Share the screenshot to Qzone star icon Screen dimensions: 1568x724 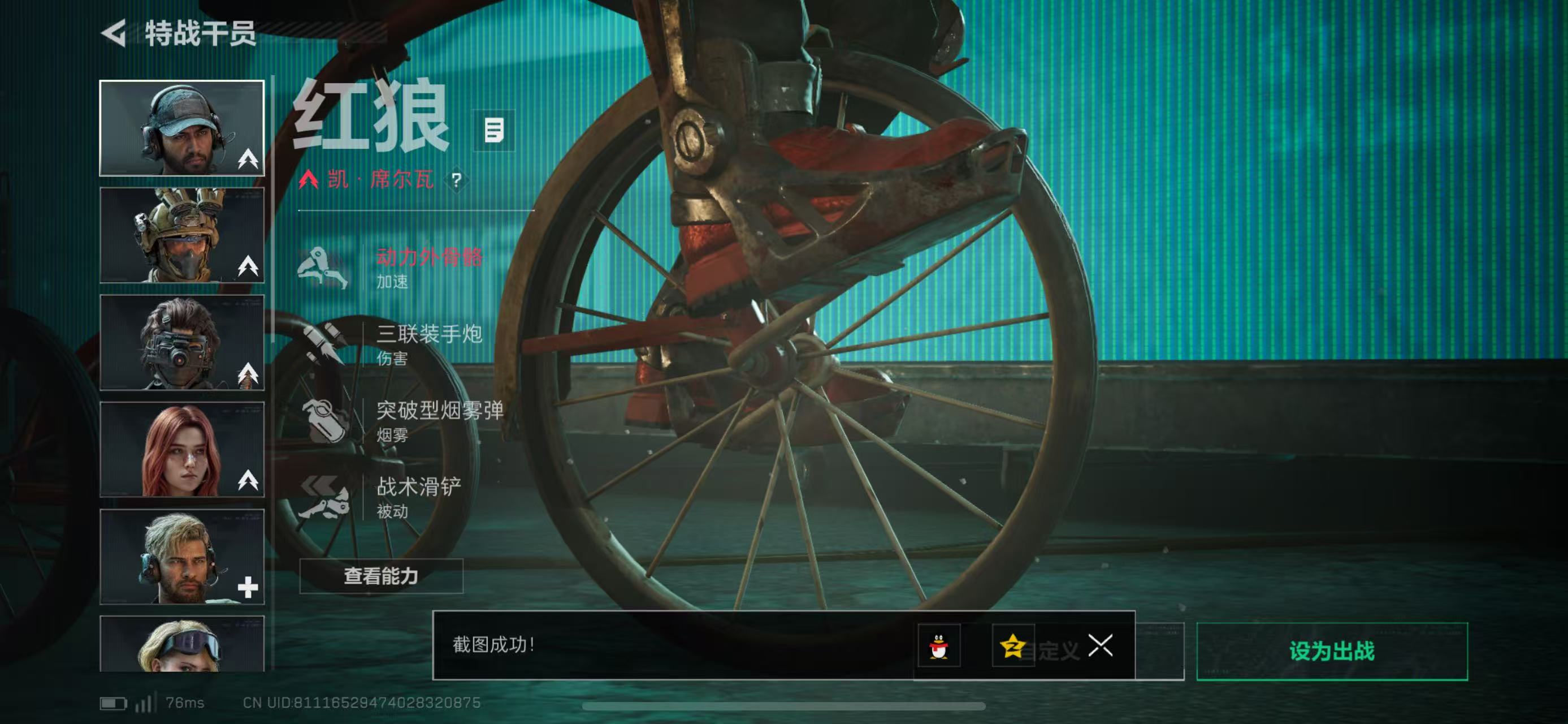click(1012, 645)
